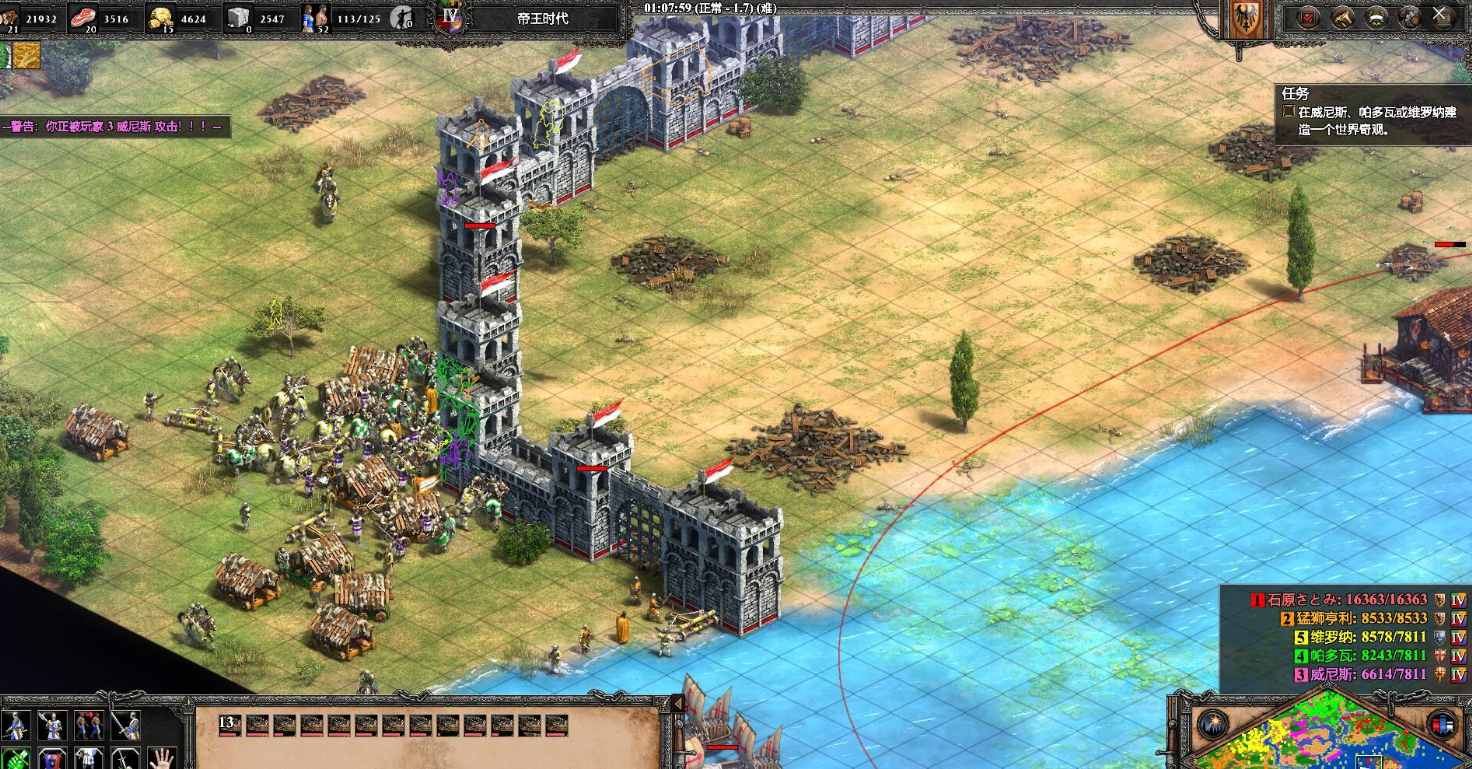The image size is (1472, 769).
Task: Activate the flare signal button beside minimap
Action: pyautogui.click(x=1213, y=723)
